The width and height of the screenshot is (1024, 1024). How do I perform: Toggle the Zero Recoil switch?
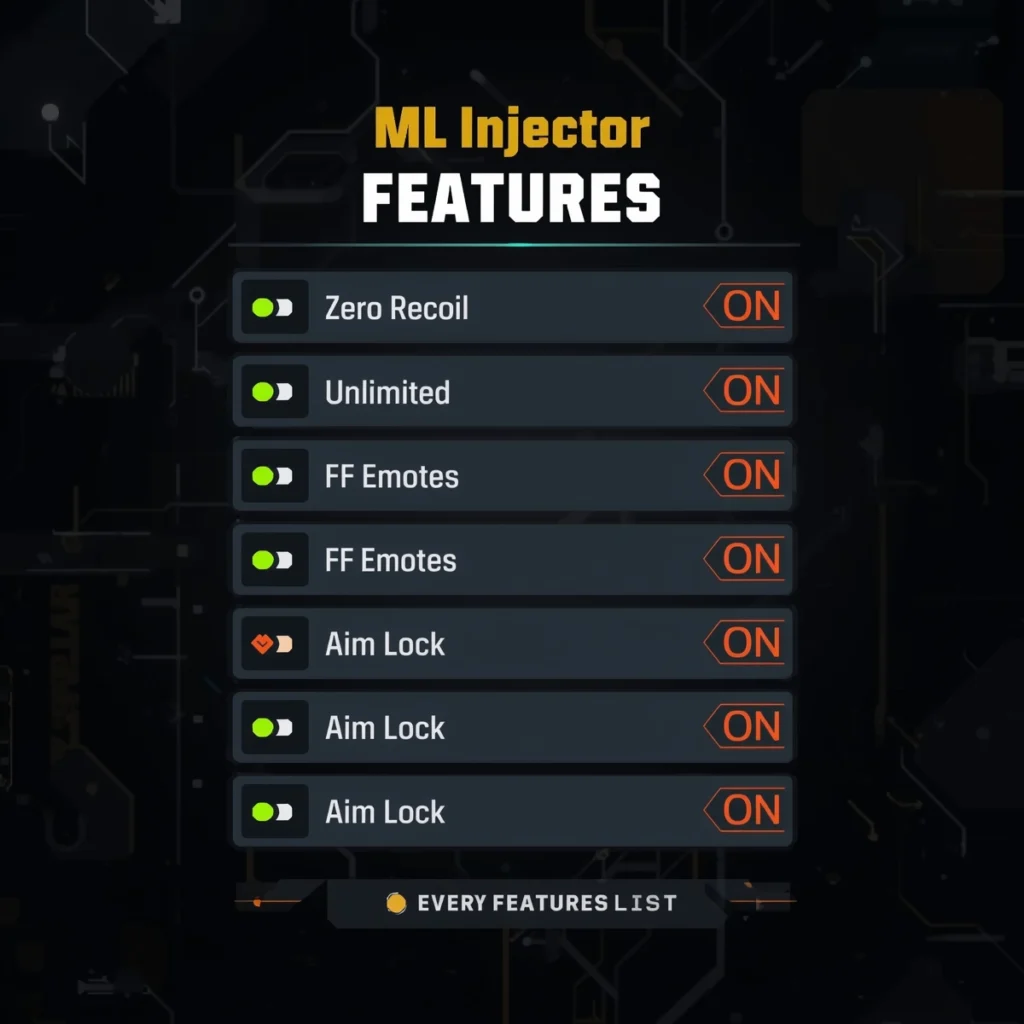click(x=273, y=307)
